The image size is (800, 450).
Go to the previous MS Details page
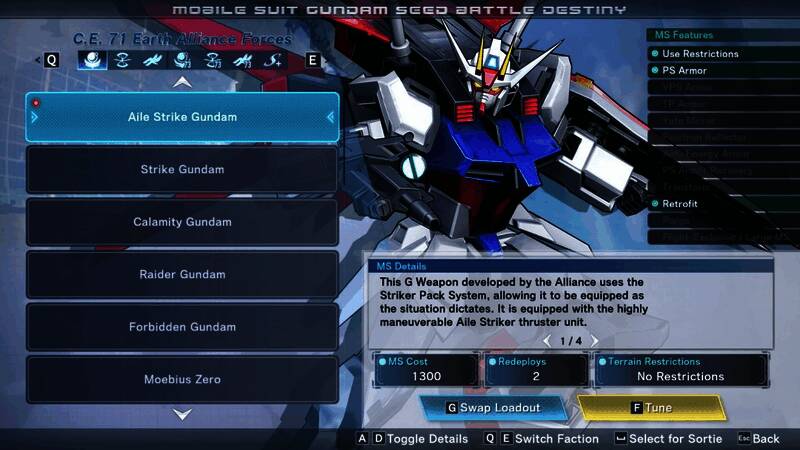[546, 341]
